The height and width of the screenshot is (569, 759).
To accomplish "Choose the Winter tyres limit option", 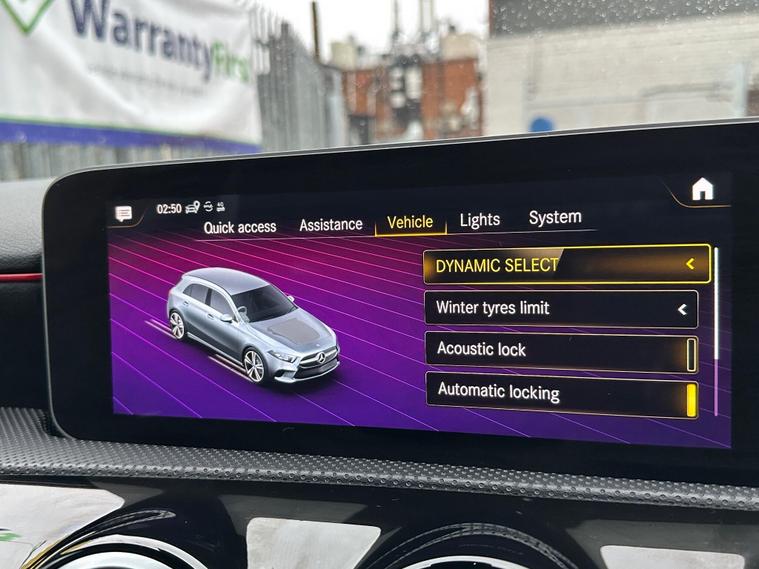I will click(560, 308).
